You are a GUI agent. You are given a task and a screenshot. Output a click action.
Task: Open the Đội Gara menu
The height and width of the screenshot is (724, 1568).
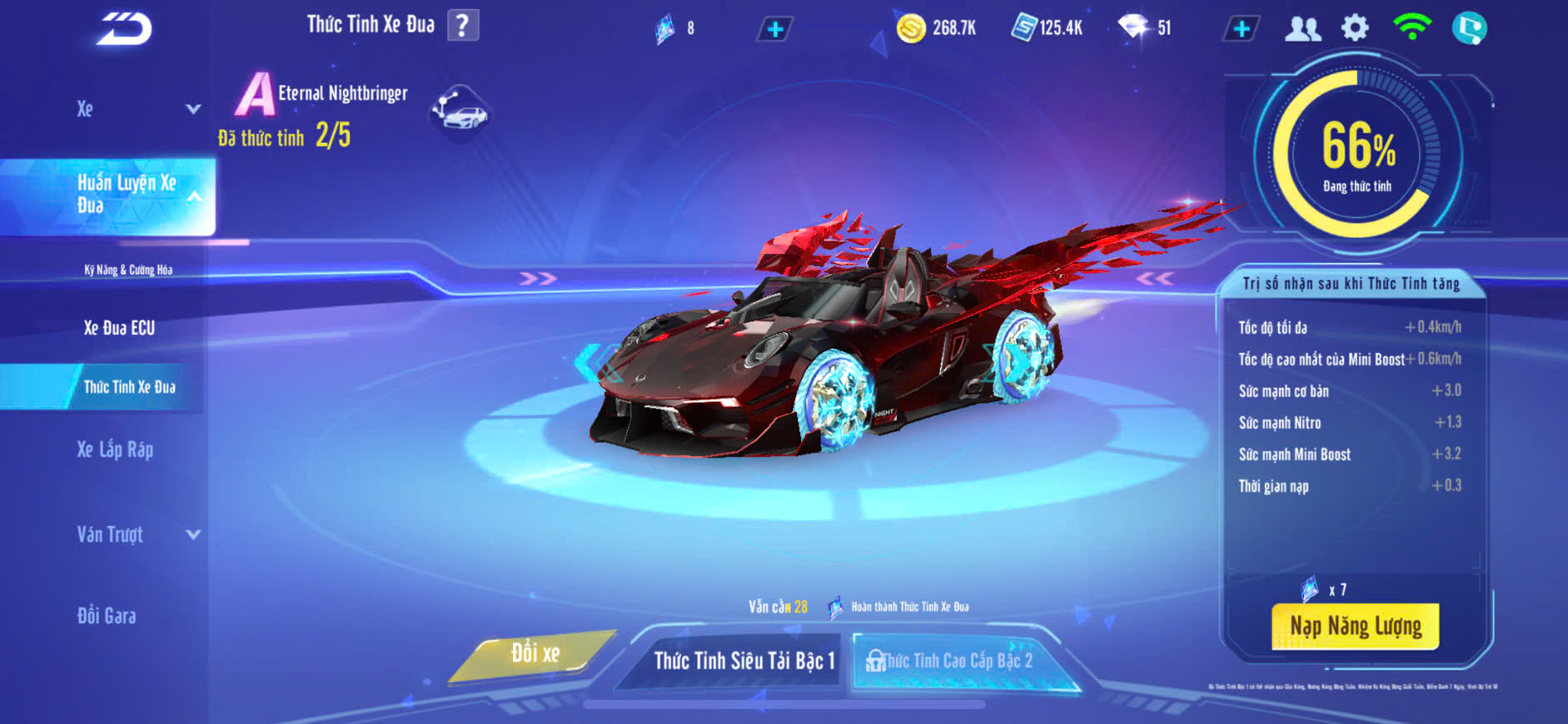coord(107,616)
